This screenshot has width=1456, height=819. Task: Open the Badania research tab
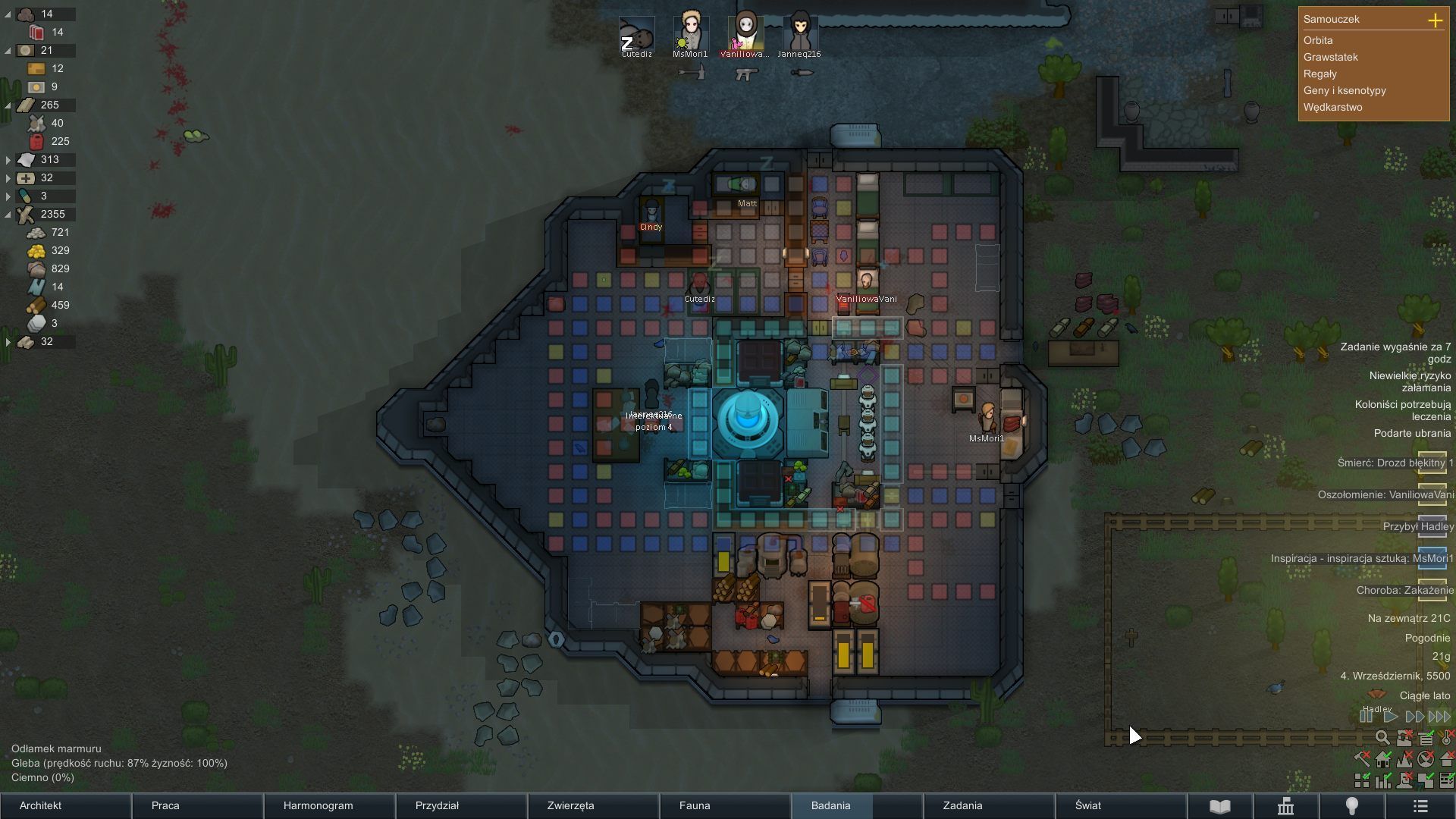(x=830, y=805)
